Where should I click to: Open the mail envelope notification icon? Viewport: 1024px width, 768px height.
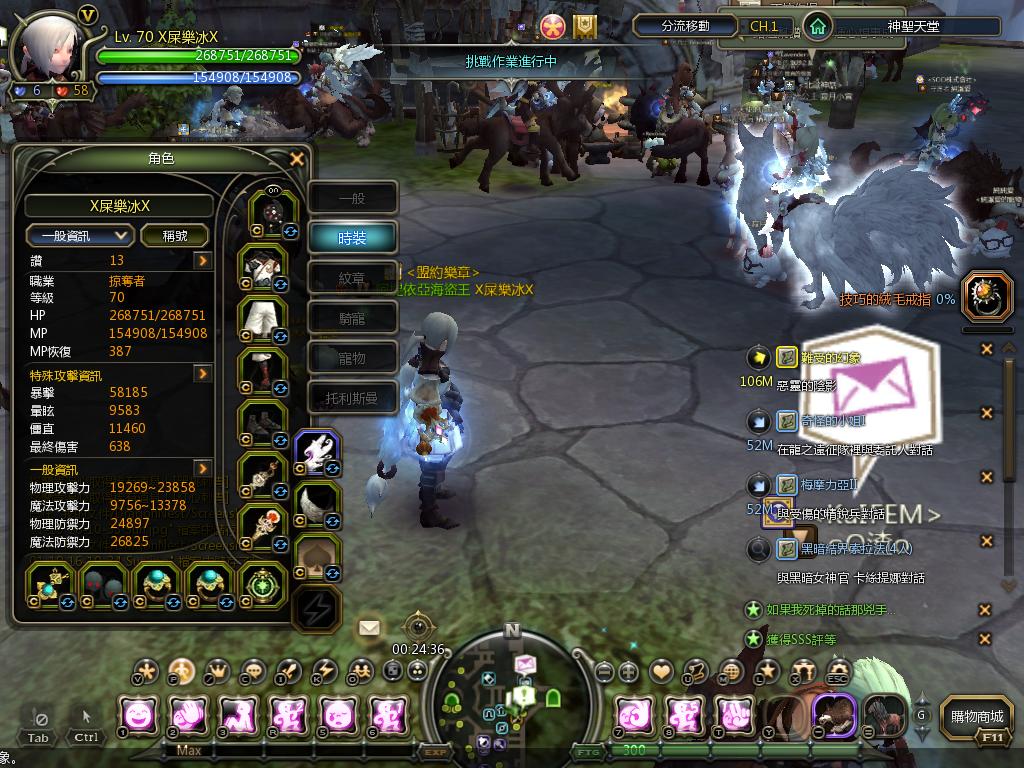point(369,628)
